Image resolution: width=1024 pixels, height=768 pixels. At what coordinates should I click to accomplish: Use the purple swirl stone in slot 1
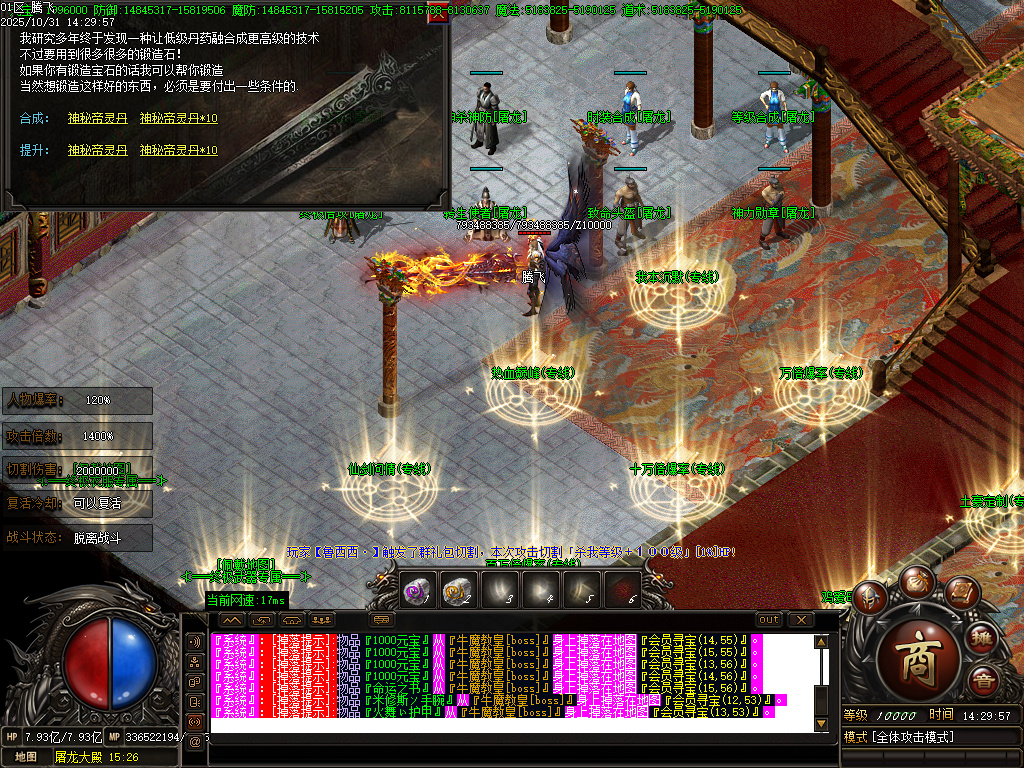[x=415, y=592]
